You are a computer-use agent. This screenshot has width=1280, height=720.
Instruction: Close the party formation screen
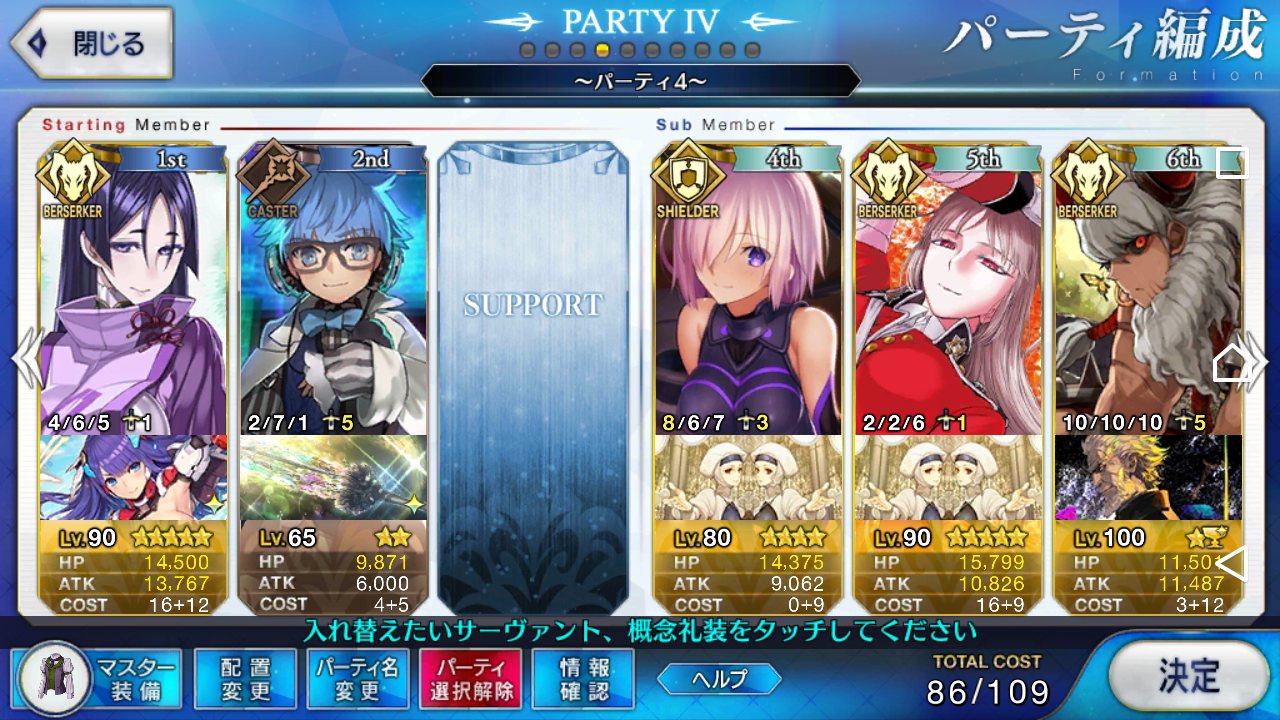tap(92, 44)
